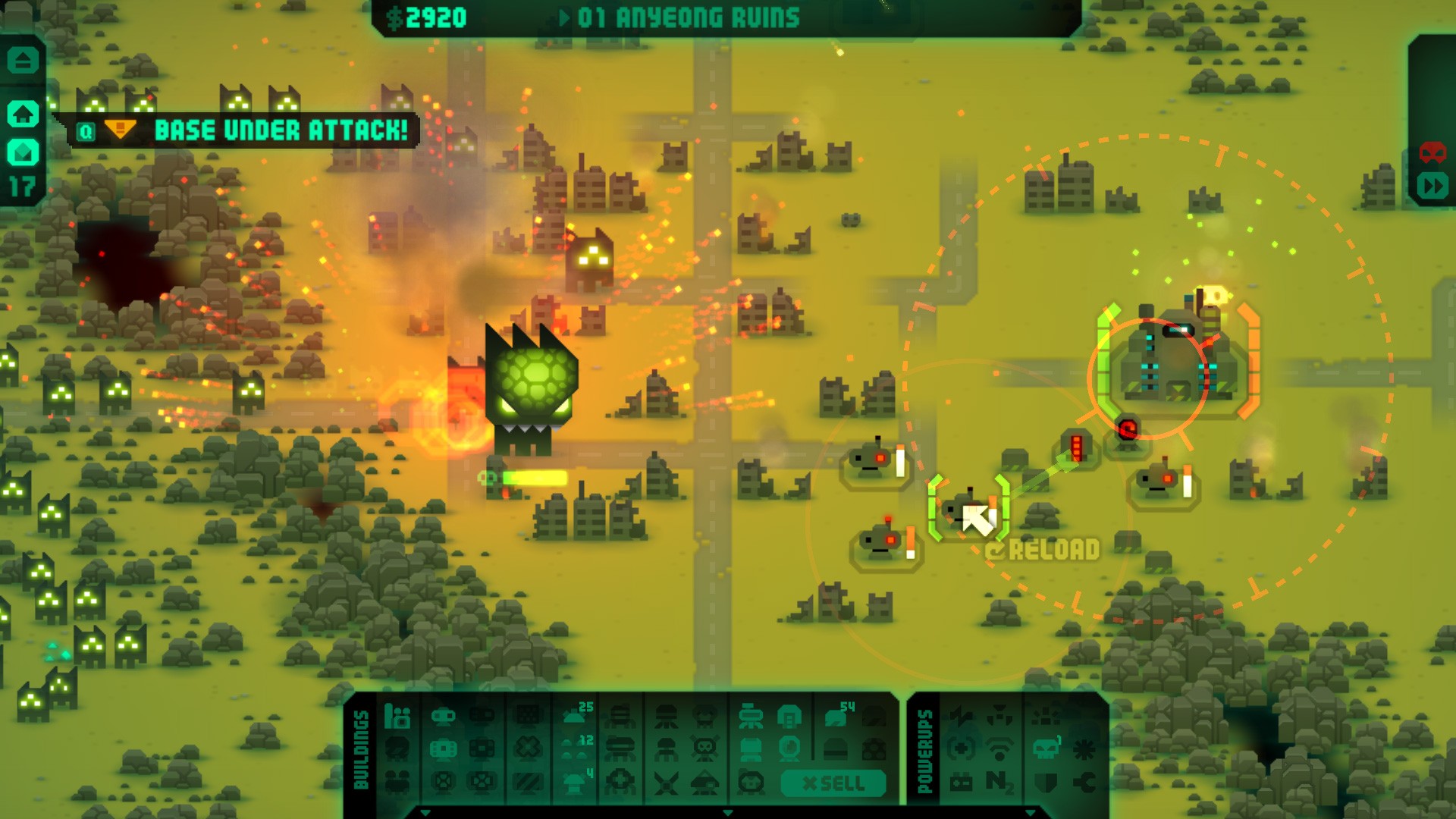1456x819 pixels.
Task: Select the wrench repair powerup
Action: pyautogui.click(x=1084, y=782)
